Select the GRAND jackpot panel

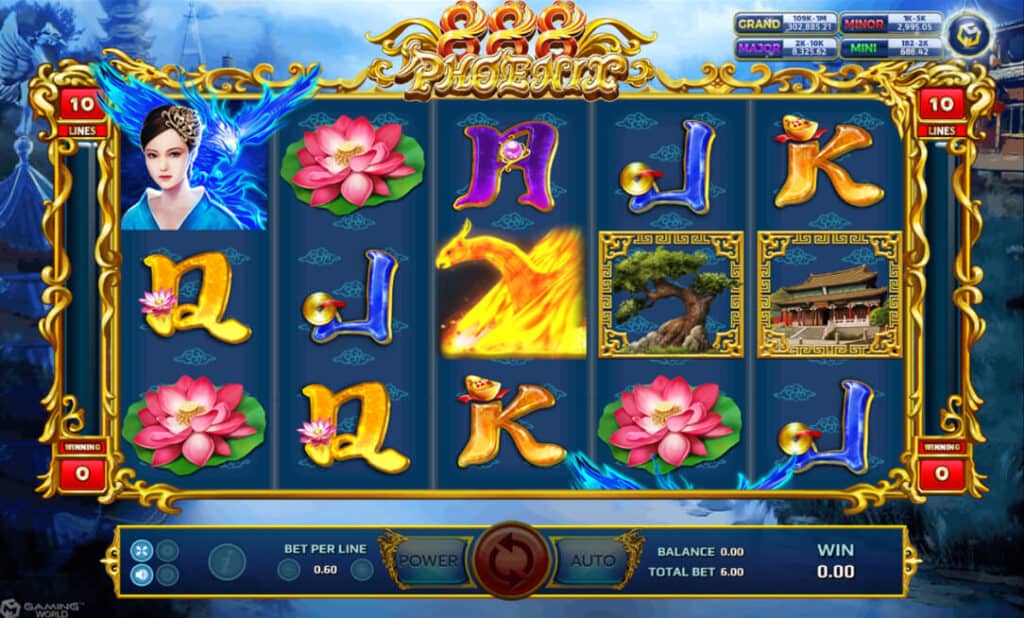pyautogui.click(x=785, y=24)
